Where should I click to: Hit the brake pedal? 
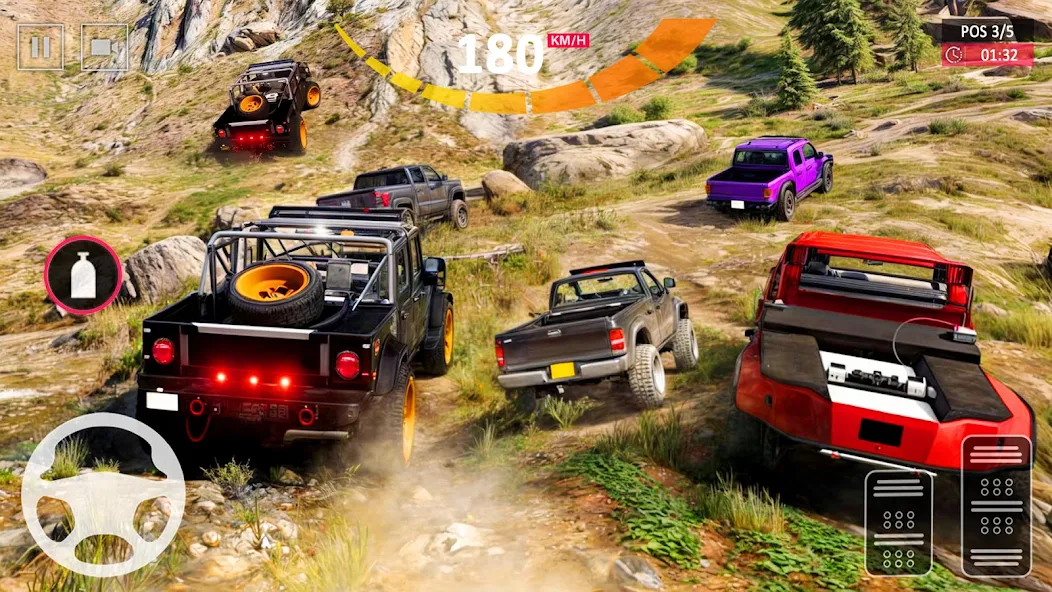pyautogui.click(x=898, y=521)
